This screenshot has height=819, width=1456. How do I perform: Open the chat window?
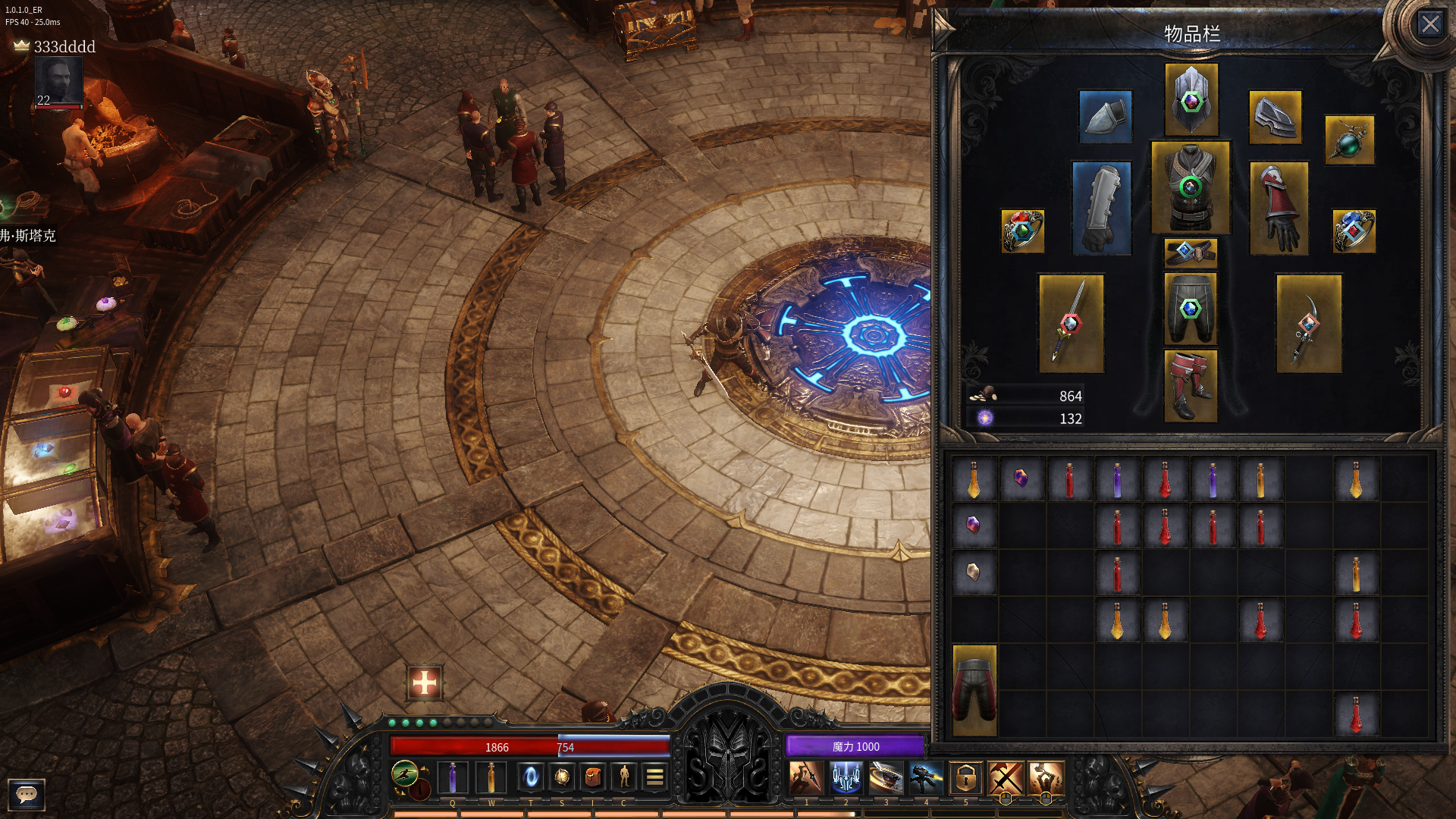click(27, 794)
